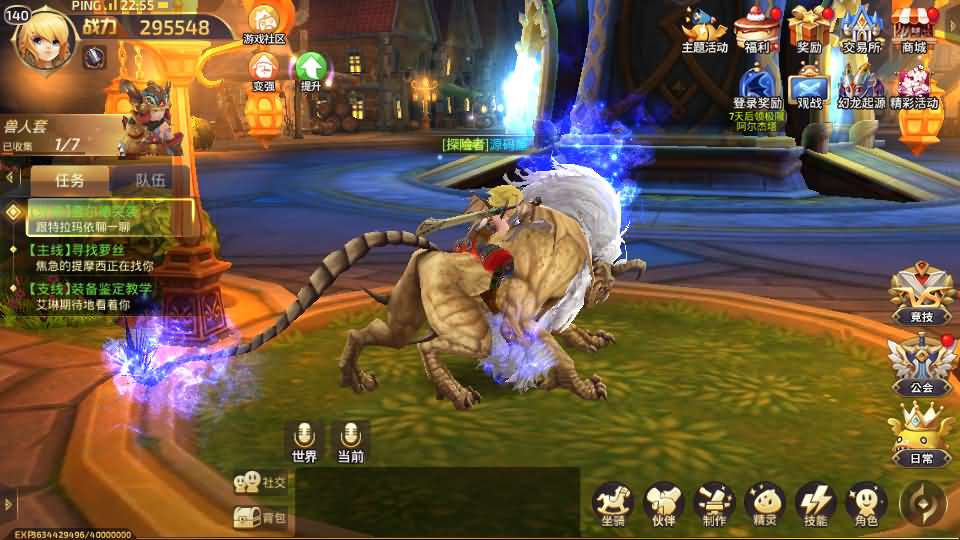This screenshot has height=540, width=960.
Task: Open the 提升 green arrow icon
Action: click(311, 70)
